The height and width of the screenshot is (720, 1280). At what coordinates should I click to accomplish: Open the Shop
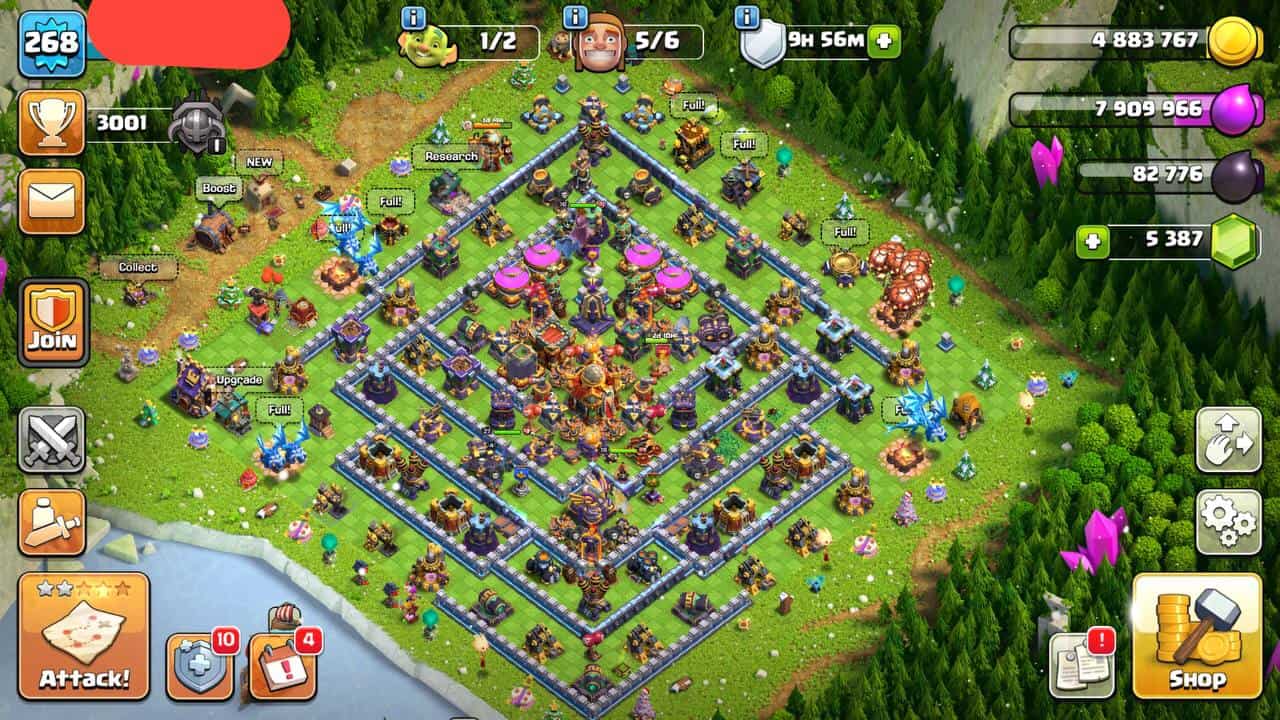point(1196,635)
